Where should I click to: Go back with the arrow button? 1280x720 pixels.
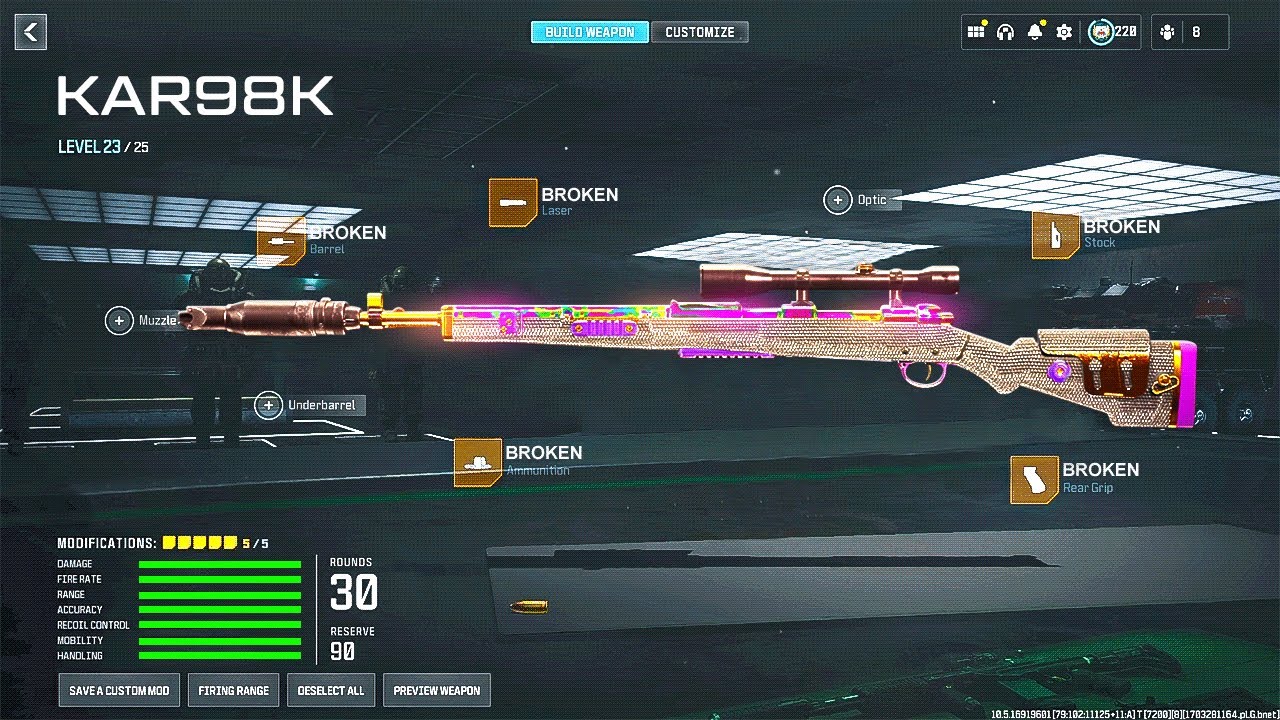point(31,32)
